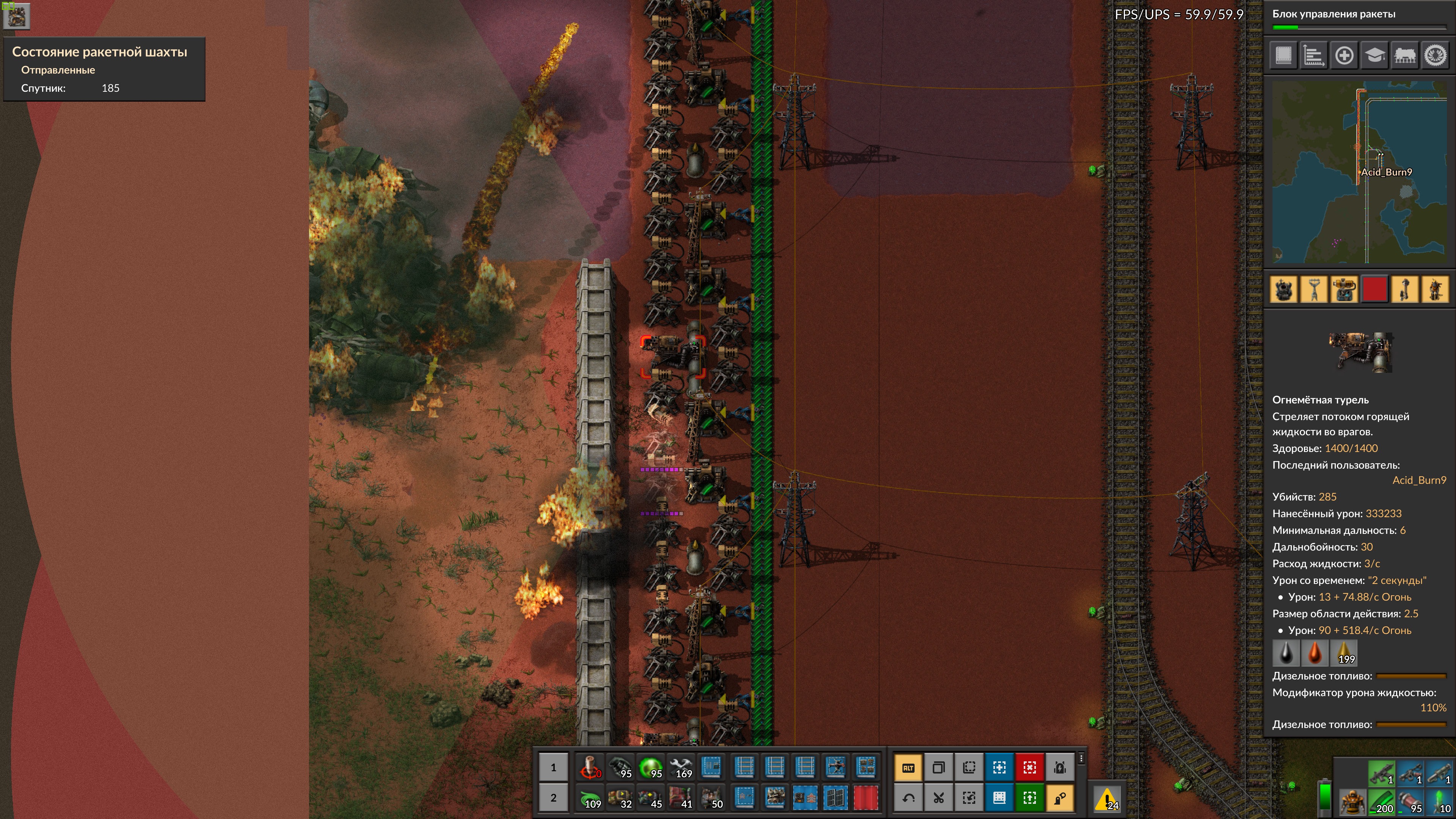Image resolution: width=1456 pixels, height=819 pixels.
Task: Open the top-left rocket silo stats button
Action: (16, 16)
